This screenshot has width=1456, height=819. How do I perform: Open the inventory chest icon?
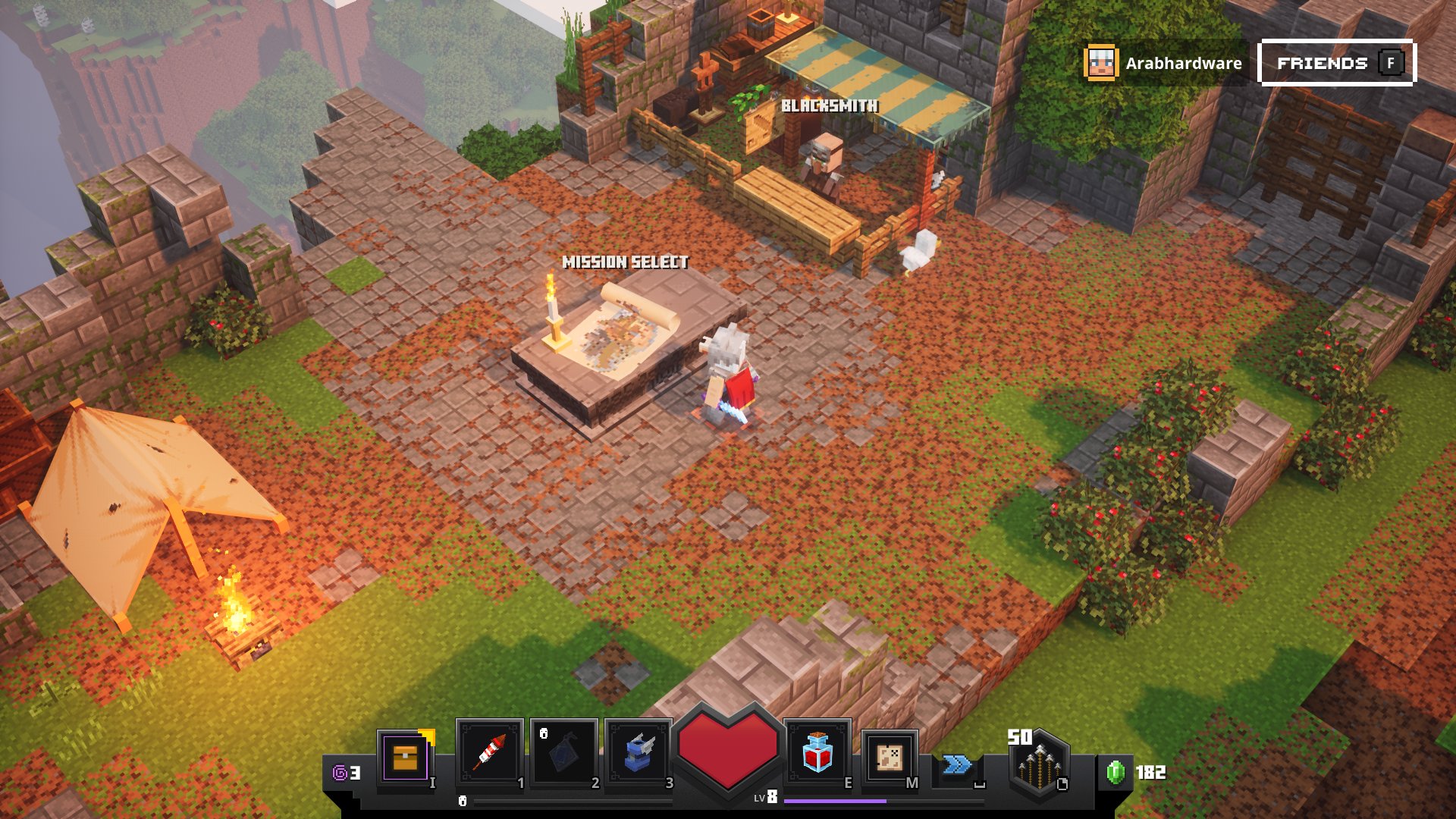pos(406,757)
